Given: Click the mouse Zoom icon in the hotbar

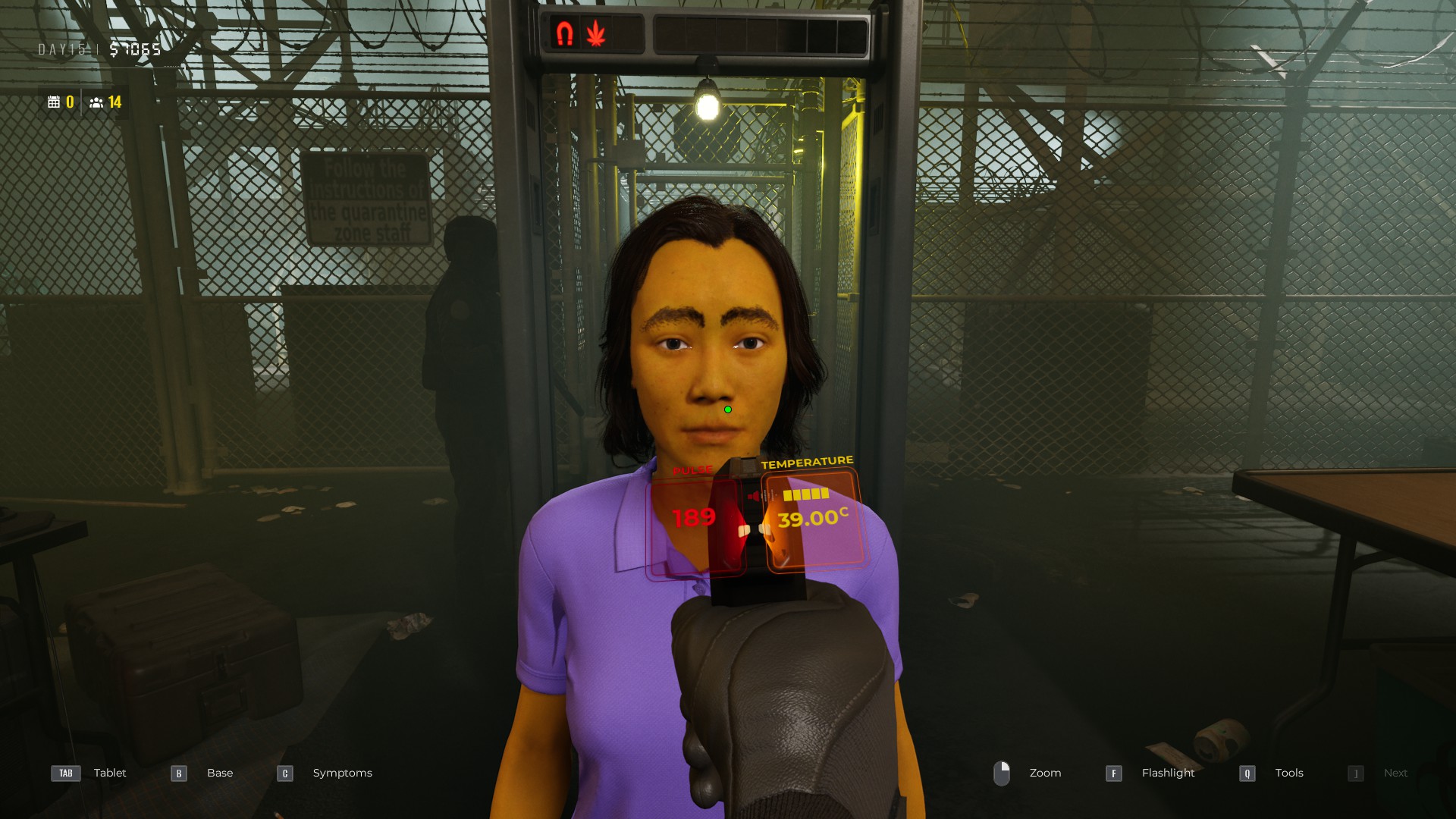Looking at the screenshot, I should pyautogui.click(x=1003, y=773).
